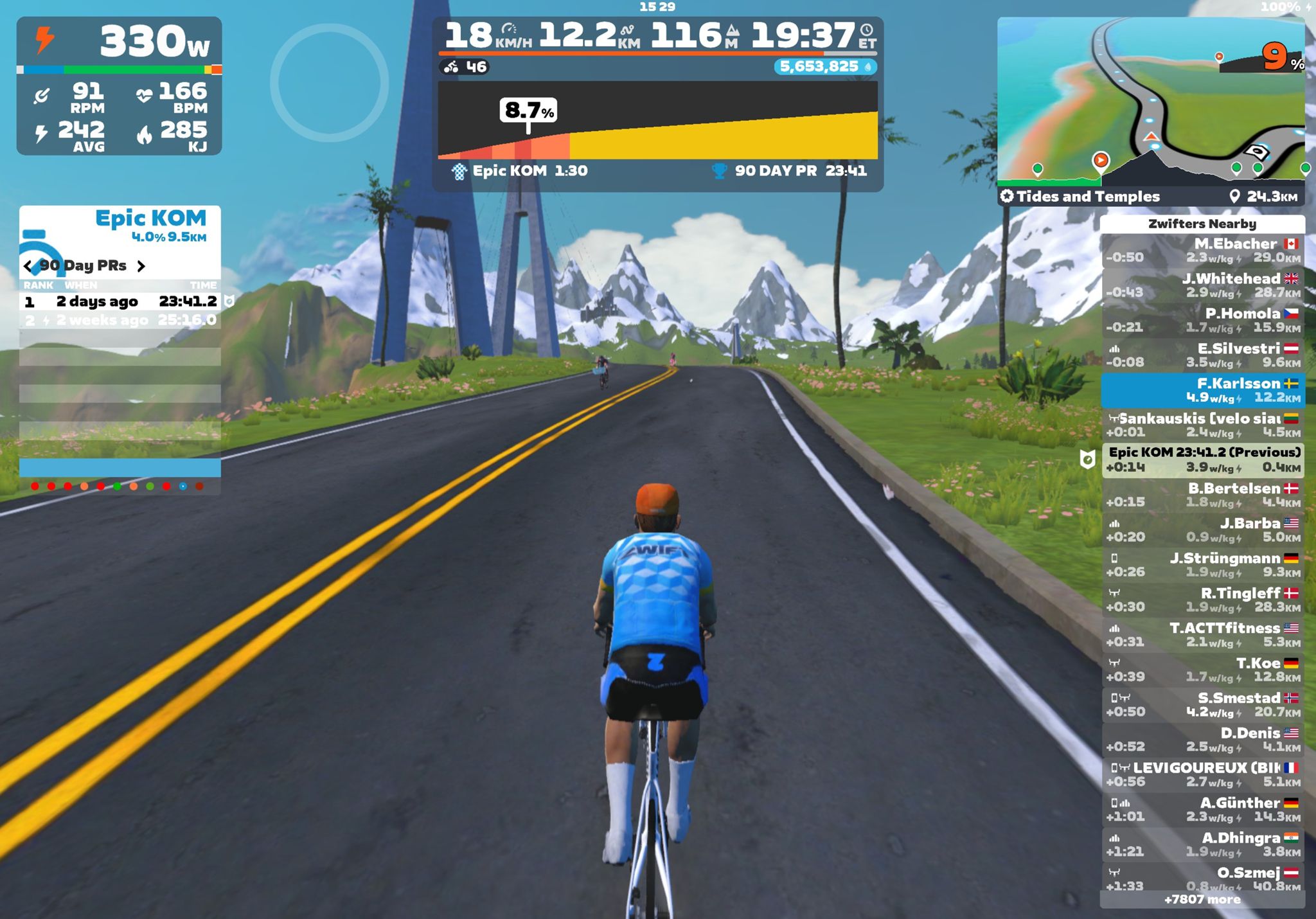Image resolution: width=1316 pixels, height=919 pixels.
Task: Choose P.Homola from the nearby riders
Action: click(1202, 320)
